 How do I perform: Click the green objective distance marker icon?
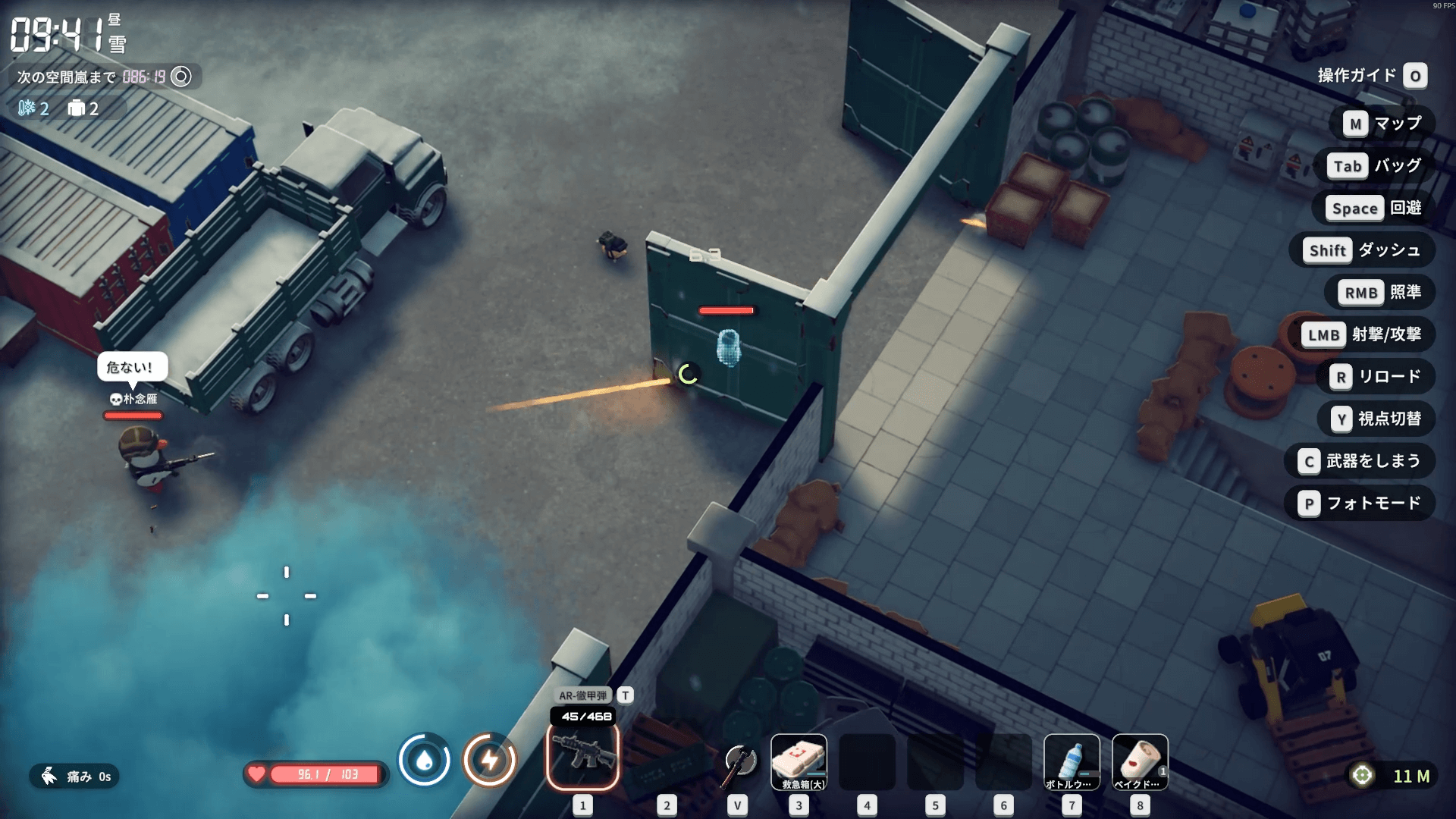point(1362,775)
